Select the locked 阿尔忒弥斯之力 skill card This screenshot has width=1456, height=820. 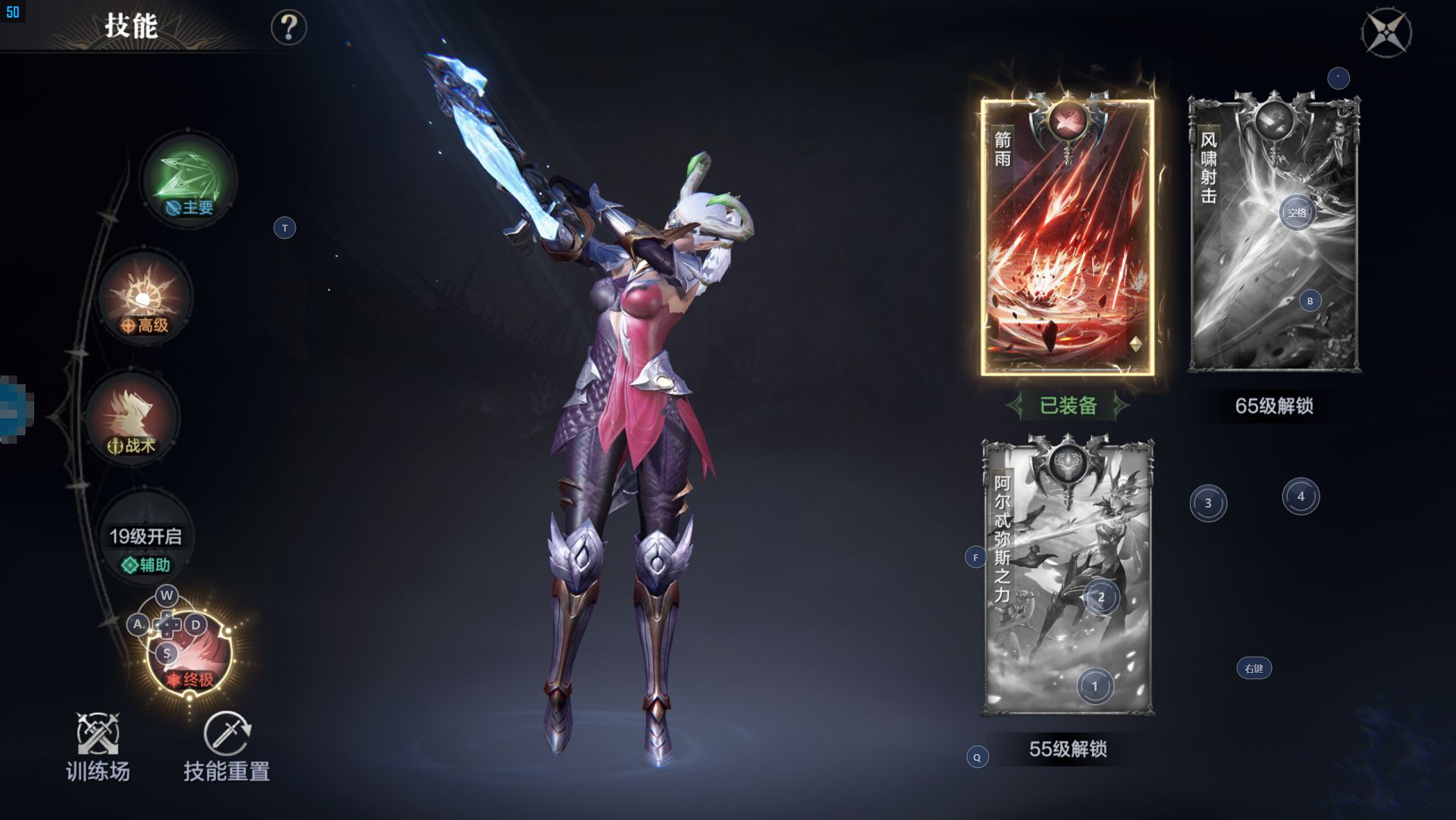point(1068,577)
